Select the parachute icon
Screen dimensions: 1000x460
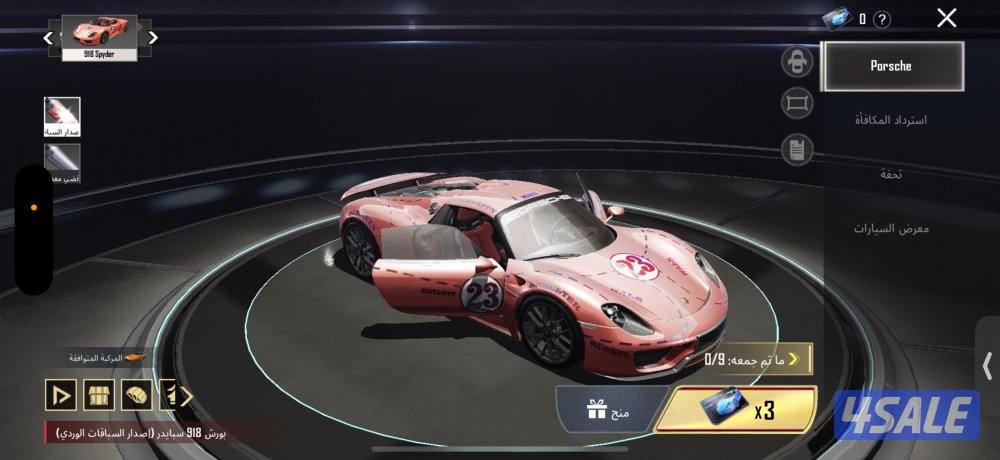pos(135,395)
